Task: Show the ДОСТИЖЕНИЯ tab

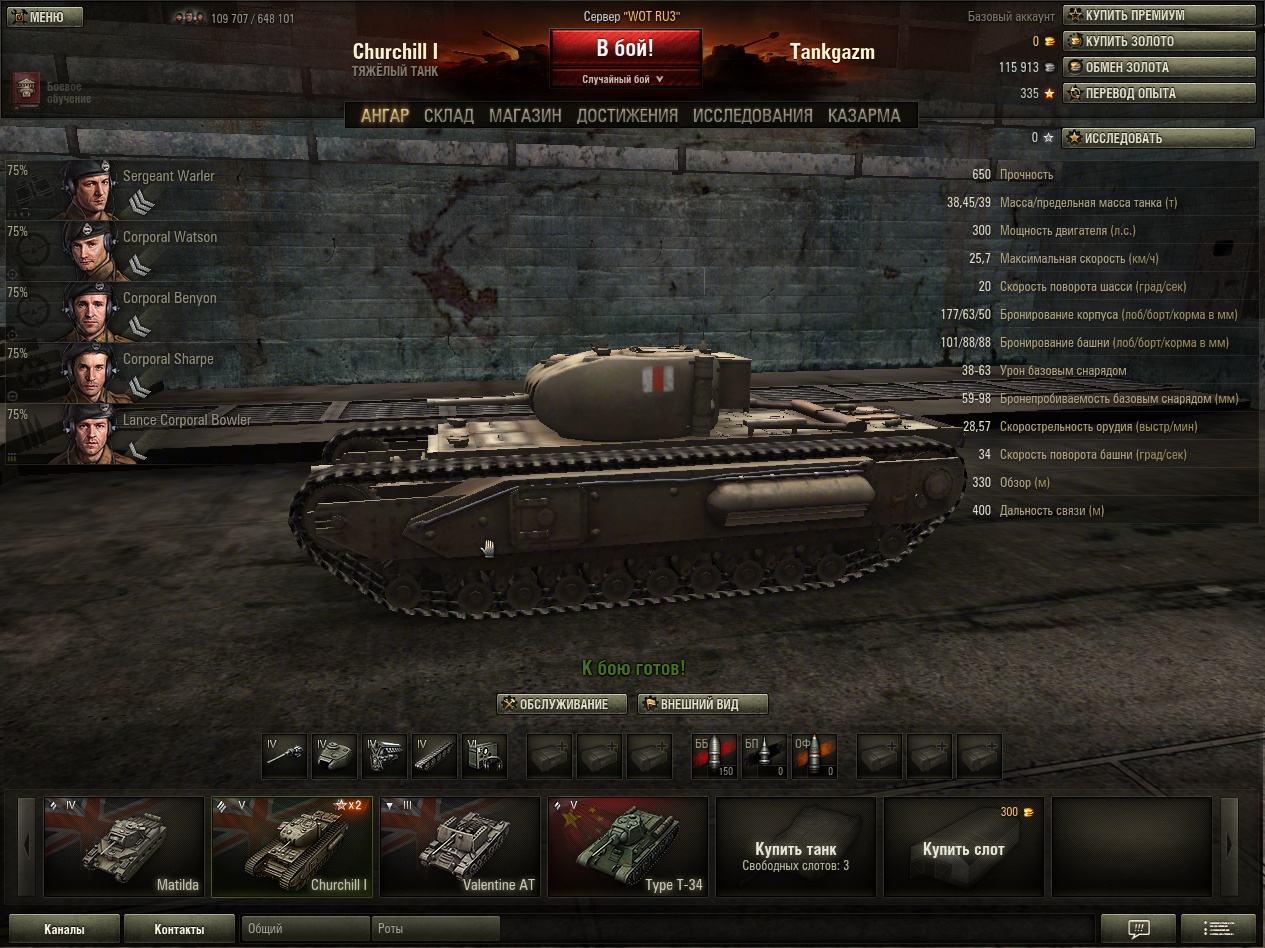Action: click(x=627, y=115)
